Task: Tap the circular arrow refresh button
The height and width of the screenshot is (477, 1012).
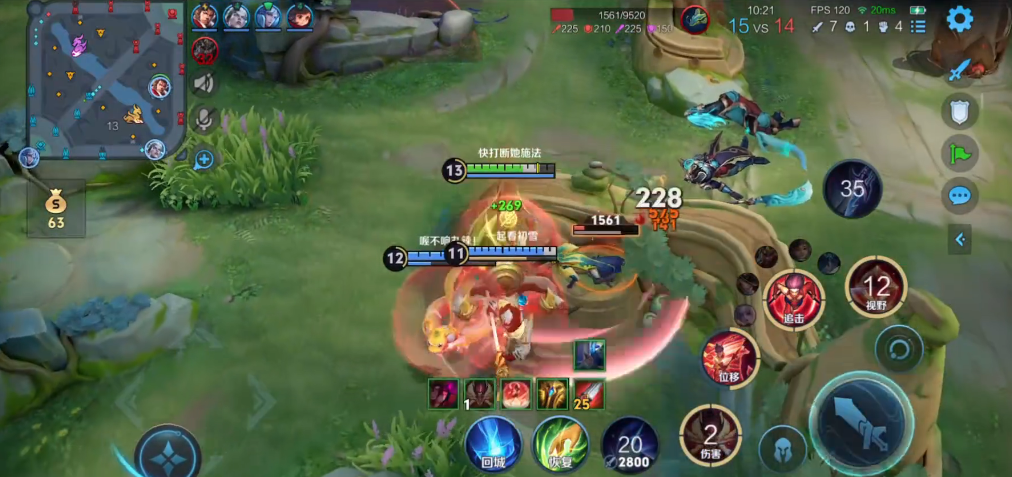Action: (x=898, y=349)
